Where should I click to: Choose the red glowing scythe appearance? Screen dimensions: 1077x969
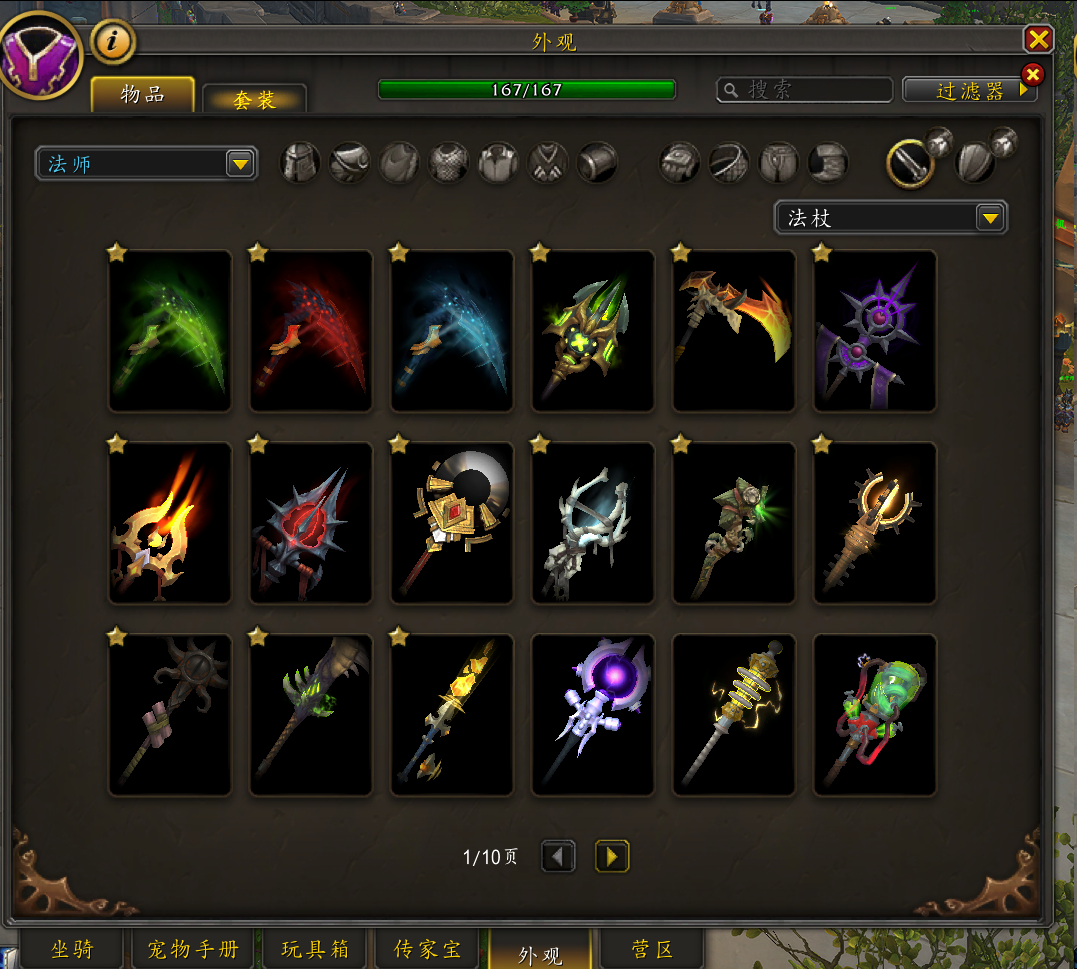click(x=311, y=331)
